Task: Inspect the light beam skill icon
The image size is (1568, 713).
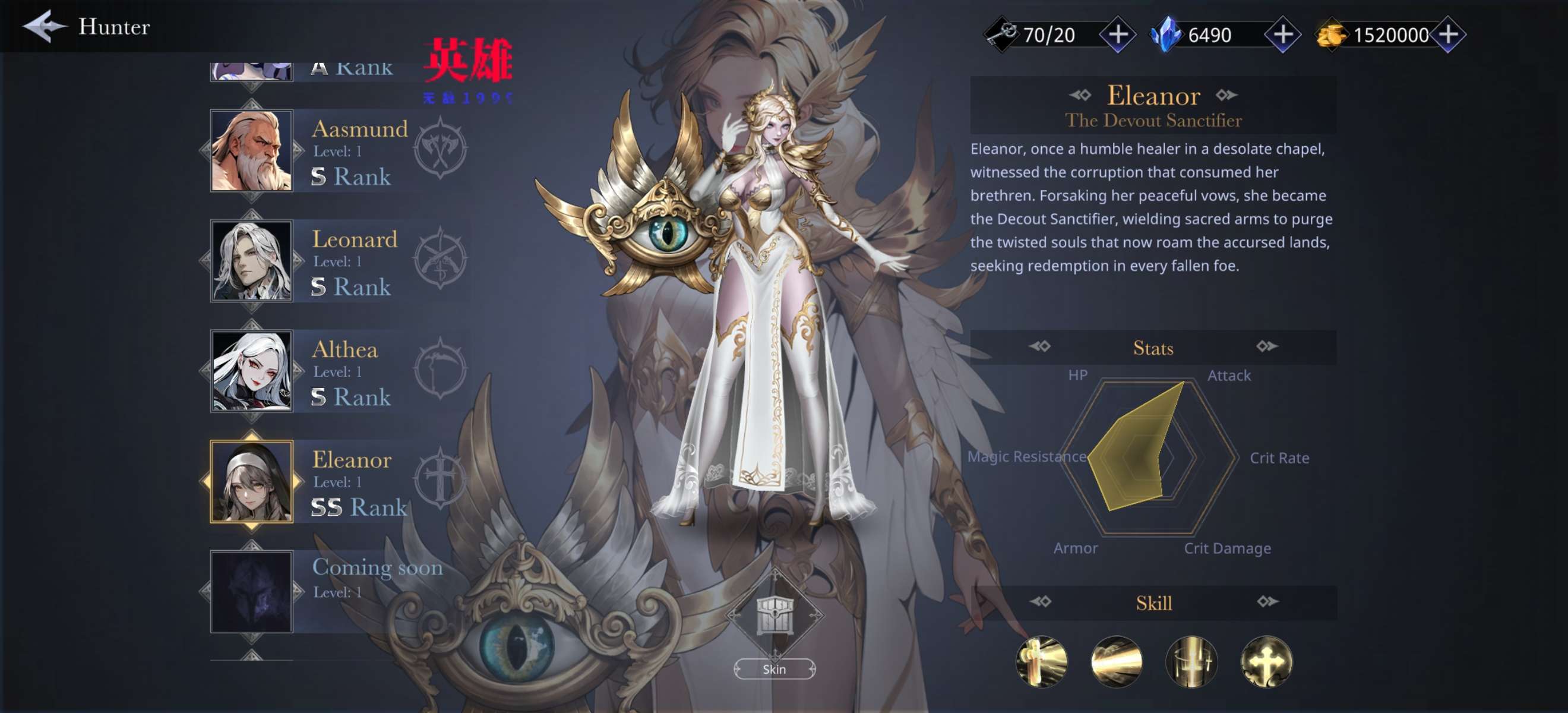Action: [x=1117, y=661]
